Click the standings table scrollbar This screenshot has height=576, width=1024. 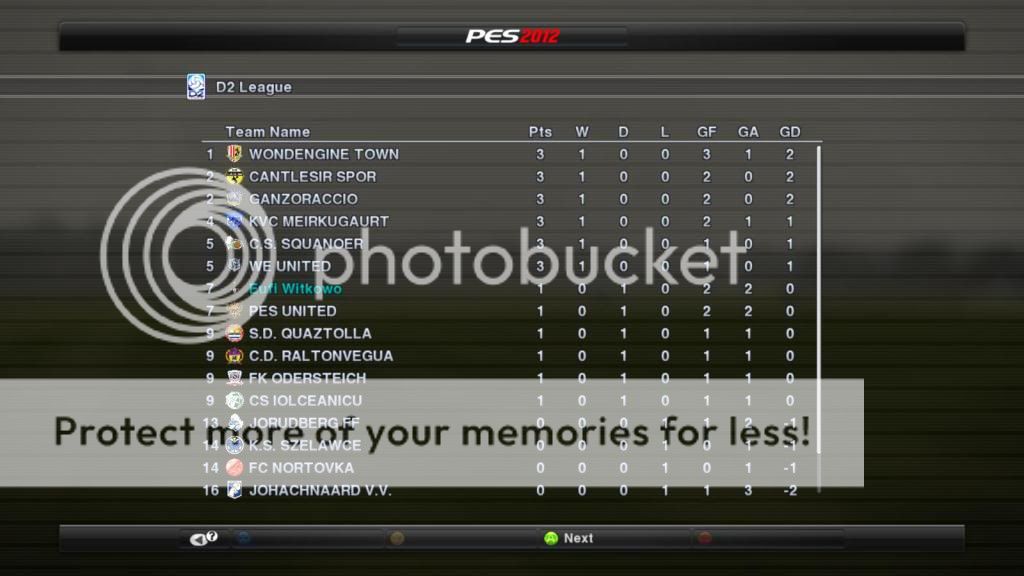pyautogui.click(x=819, y=300)
